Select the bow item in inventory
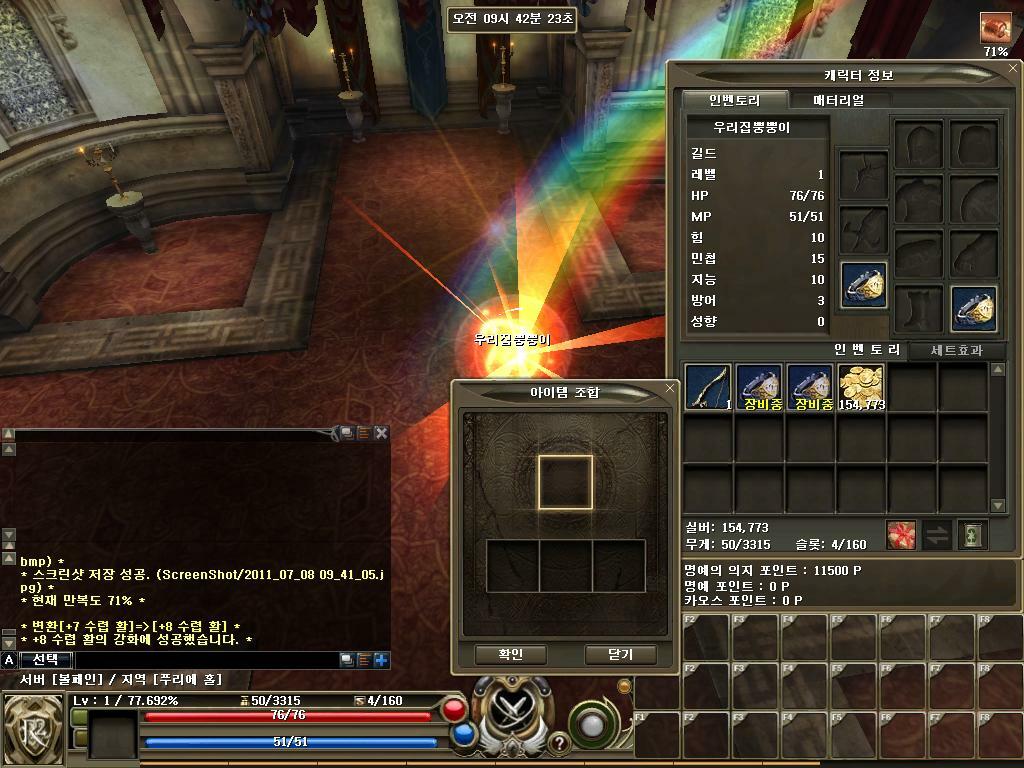 (708, 387)
